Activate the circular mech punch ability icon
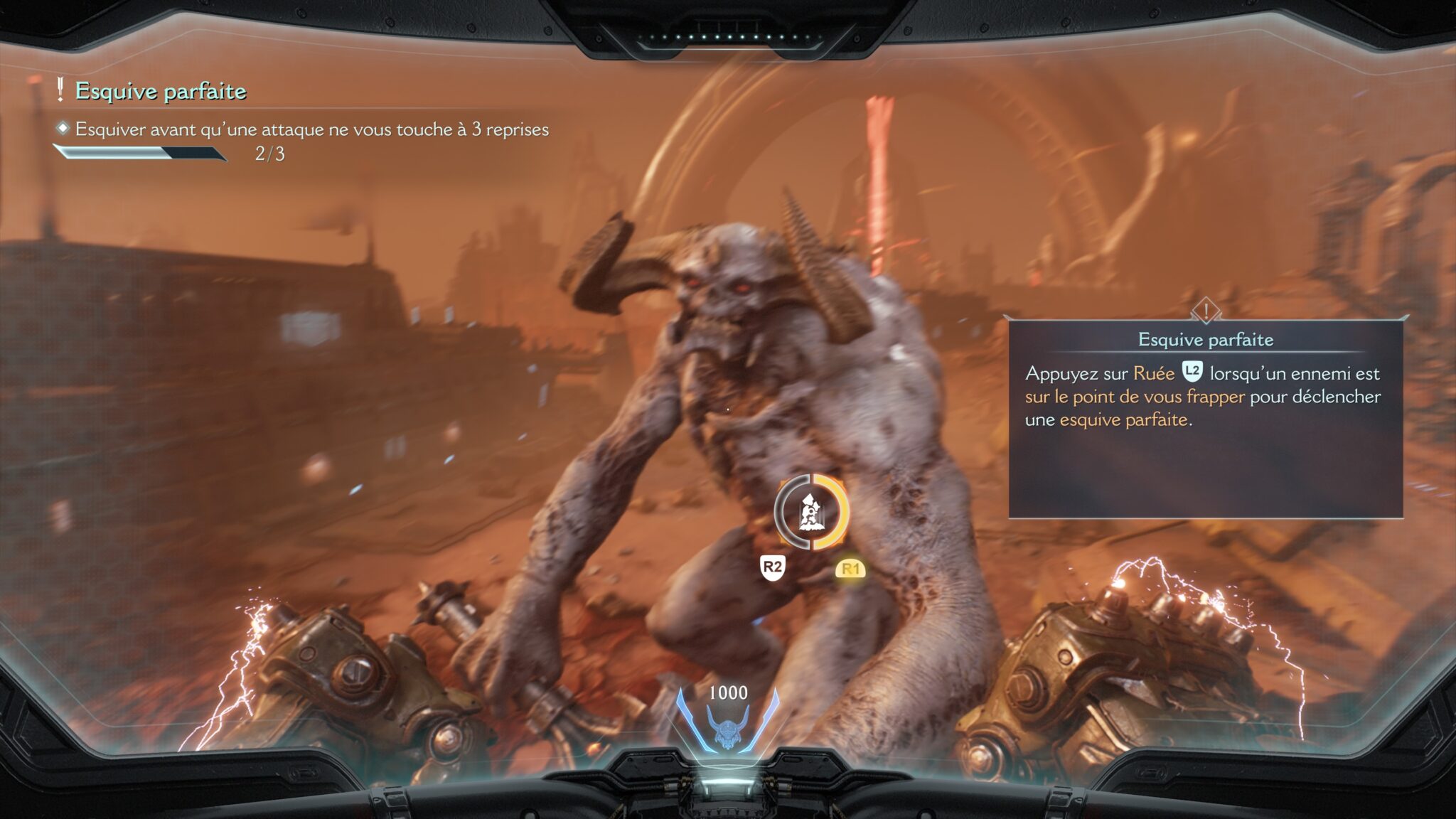The height and width of the screenshot is (819, 1456). pyautogui.click(x=811, y=513)
